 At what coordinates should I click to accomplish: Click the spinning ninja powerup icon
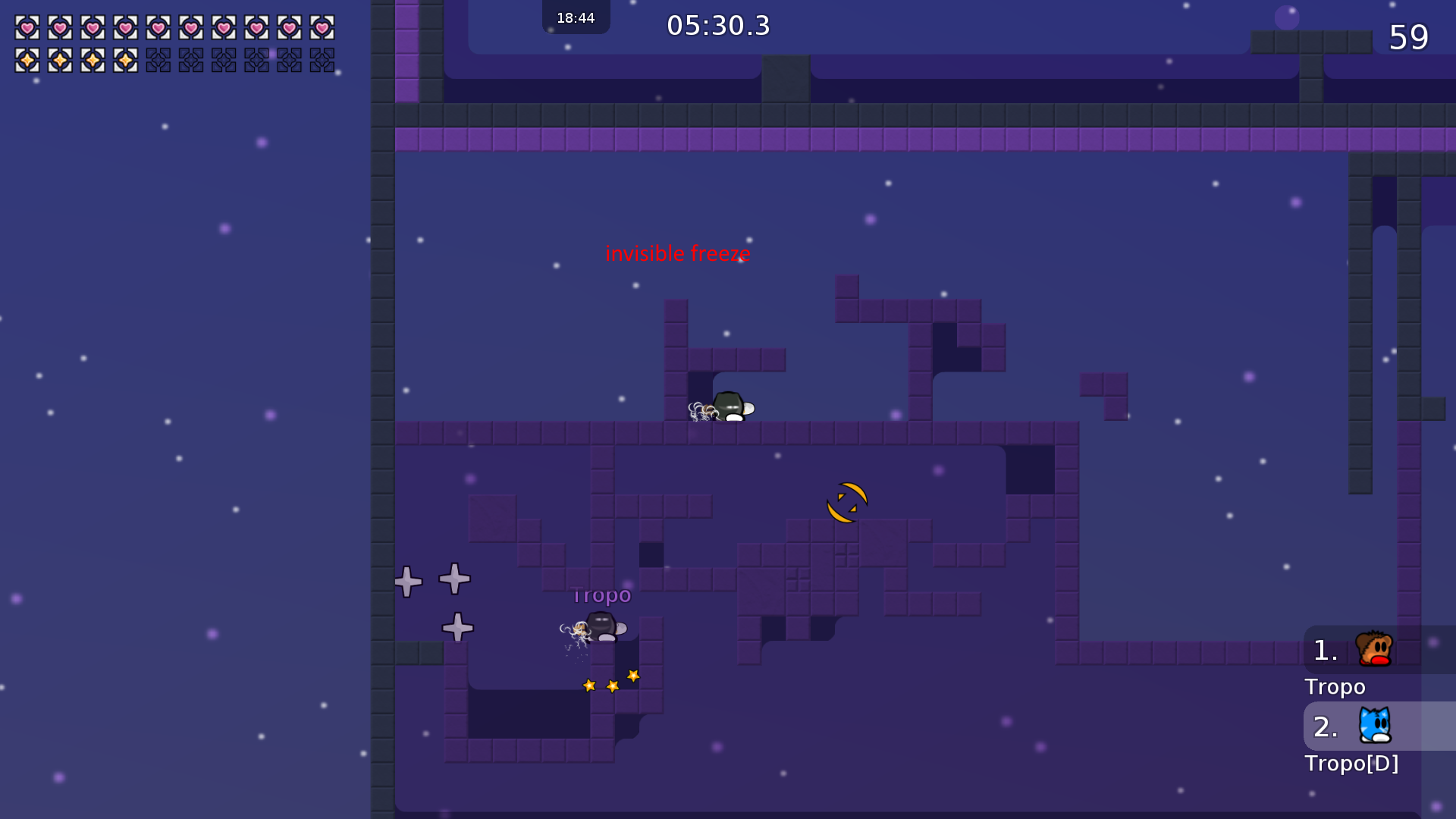(x=846, y=501)
